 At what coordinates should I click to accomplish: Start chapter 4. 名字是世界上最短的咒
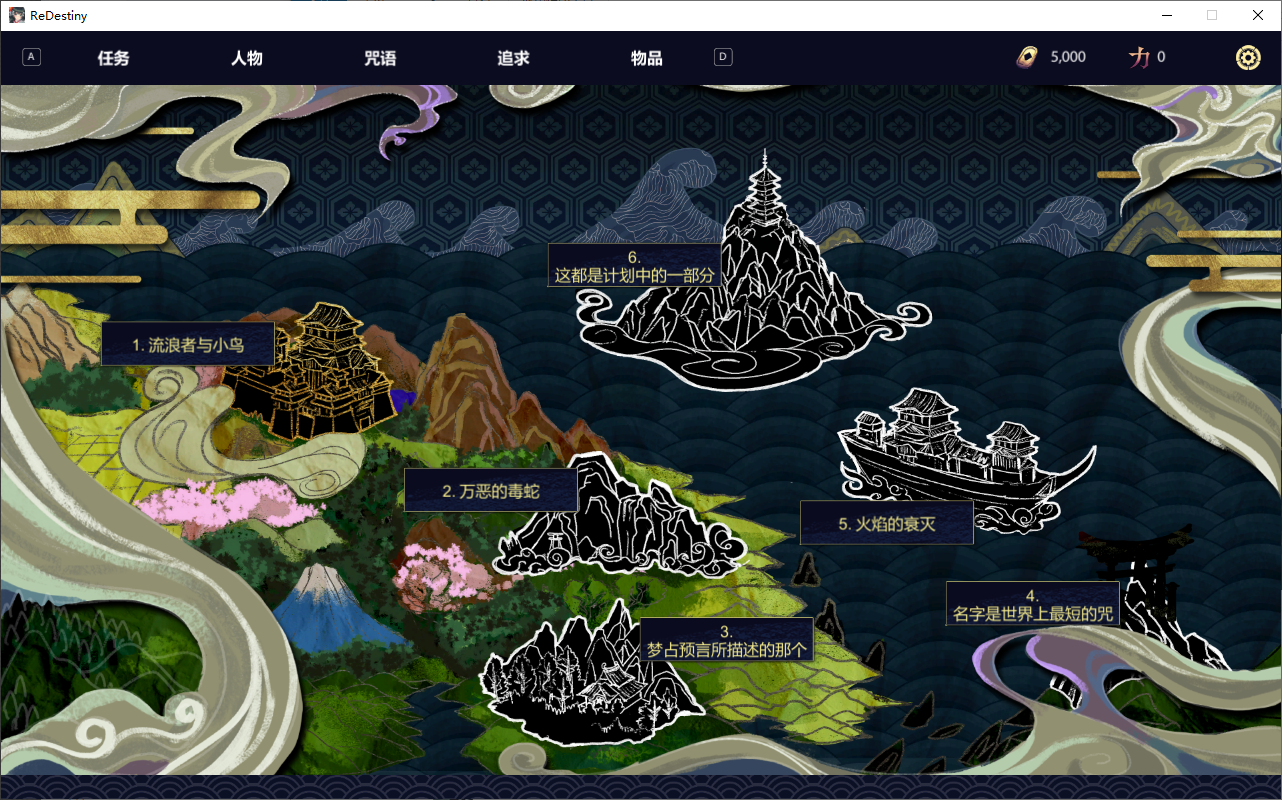pos(1032,605)
